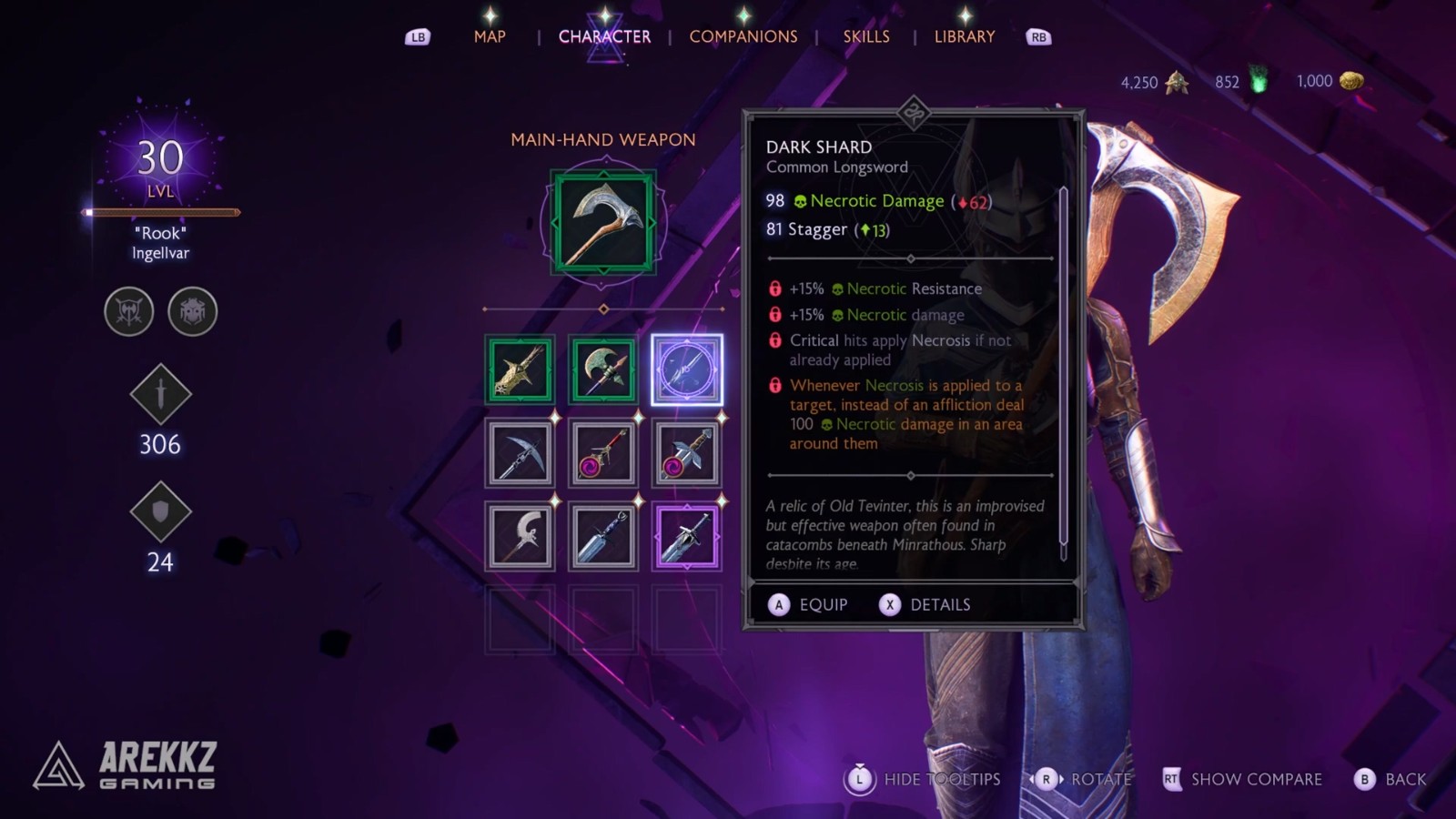Select the highlighted Dark Shard longsword slot

[687, 369]
